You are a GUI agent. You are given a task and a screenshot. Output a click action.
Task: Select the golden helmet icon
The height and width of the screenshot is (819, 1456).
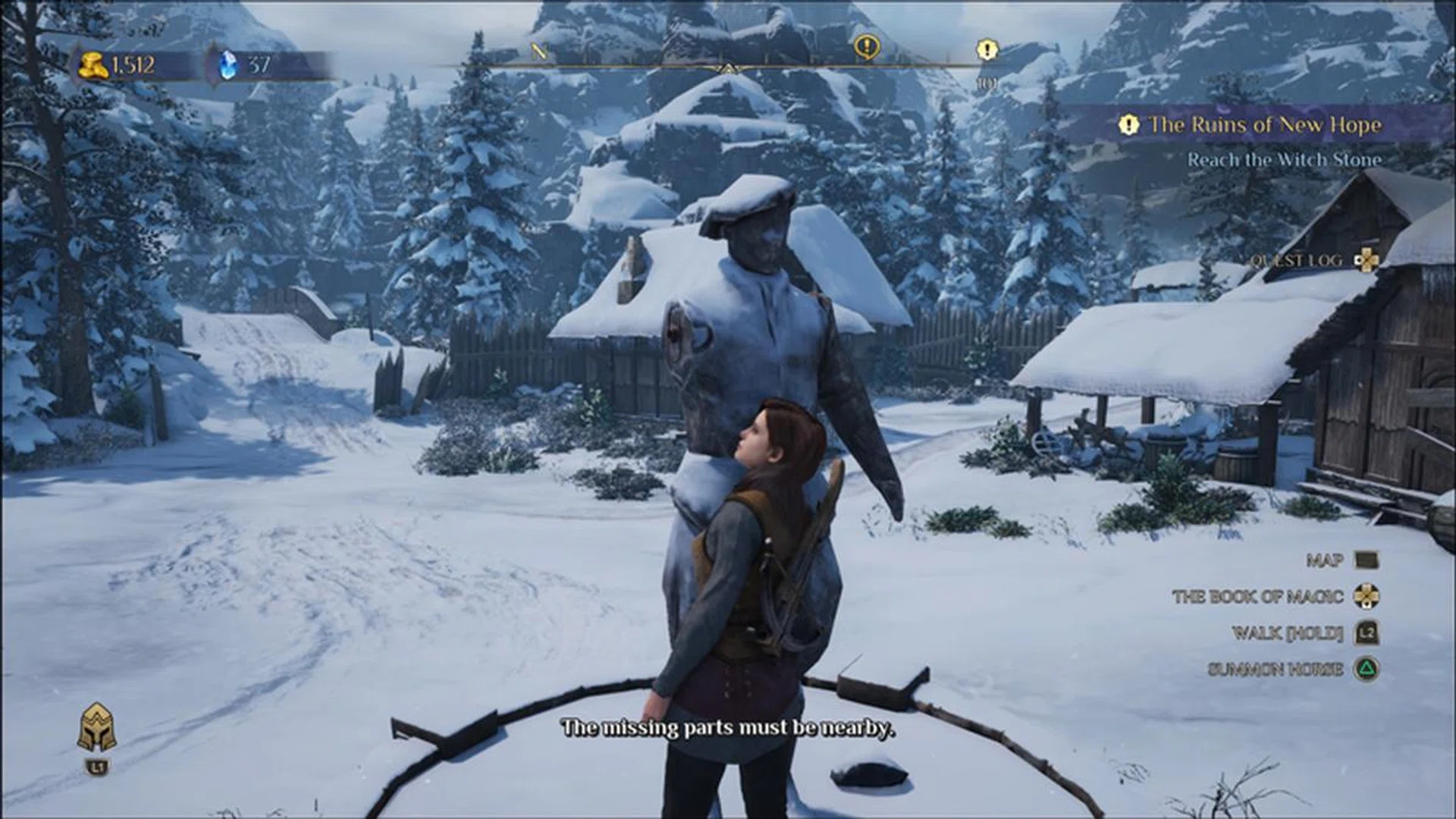tap(97, 727)
